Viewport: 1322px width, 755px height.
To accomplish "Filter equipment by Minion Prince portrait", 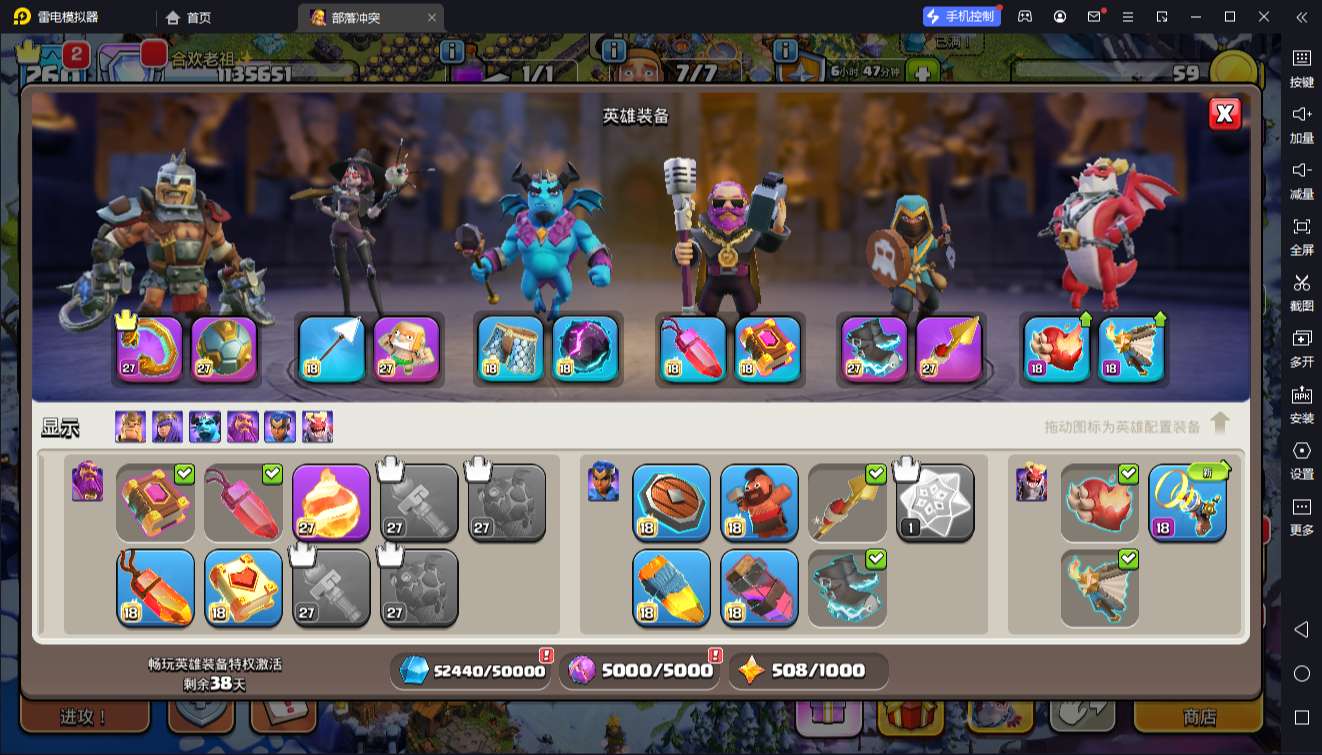I will (205, 427).
